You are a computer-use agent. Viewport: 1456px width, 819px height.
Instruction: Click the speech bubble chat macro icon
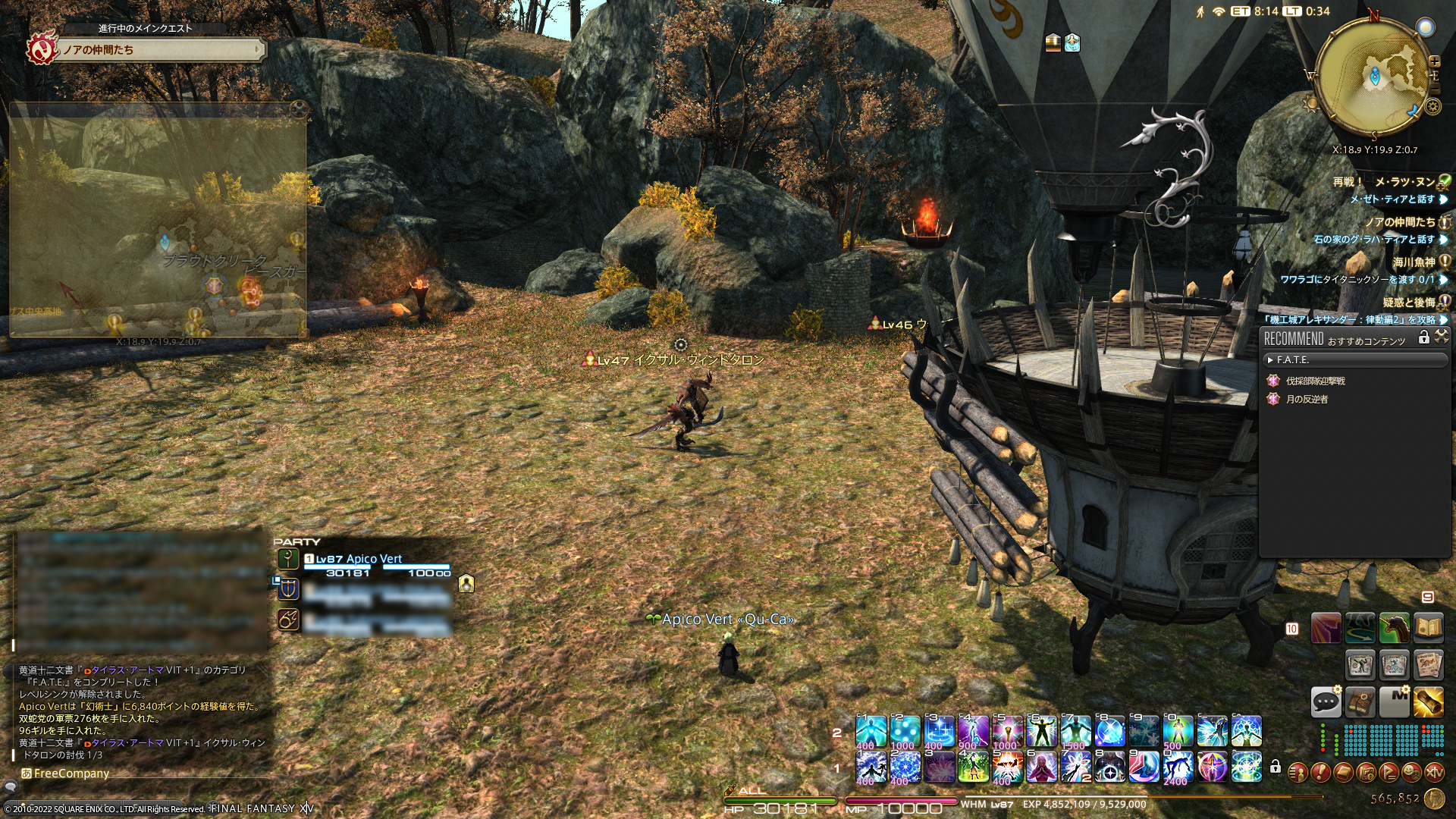[x=1326, y=702]
